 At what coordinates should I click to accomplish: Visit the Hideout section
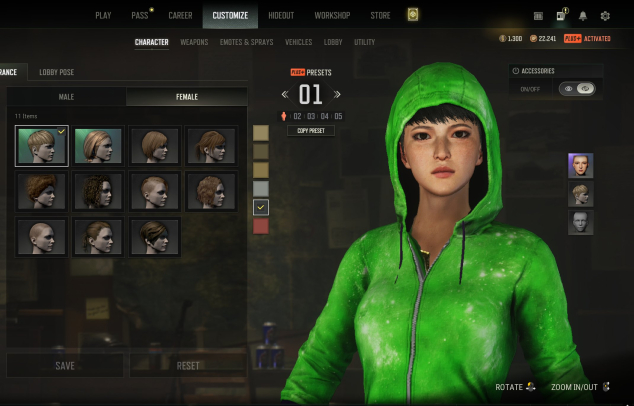coord(281,16)
